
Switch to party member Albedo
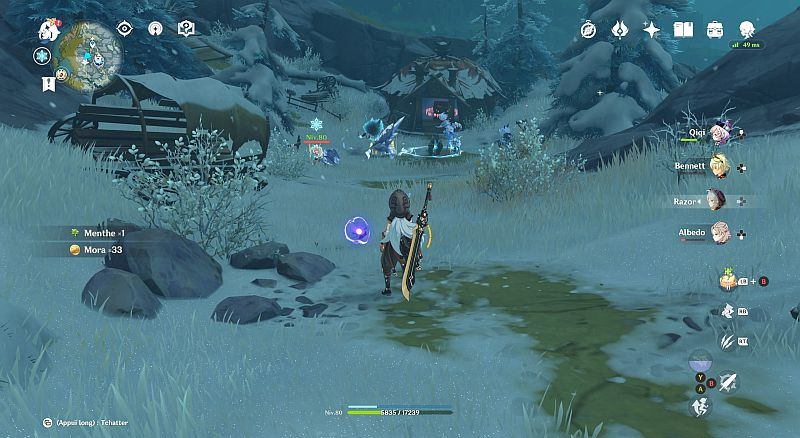718,234
